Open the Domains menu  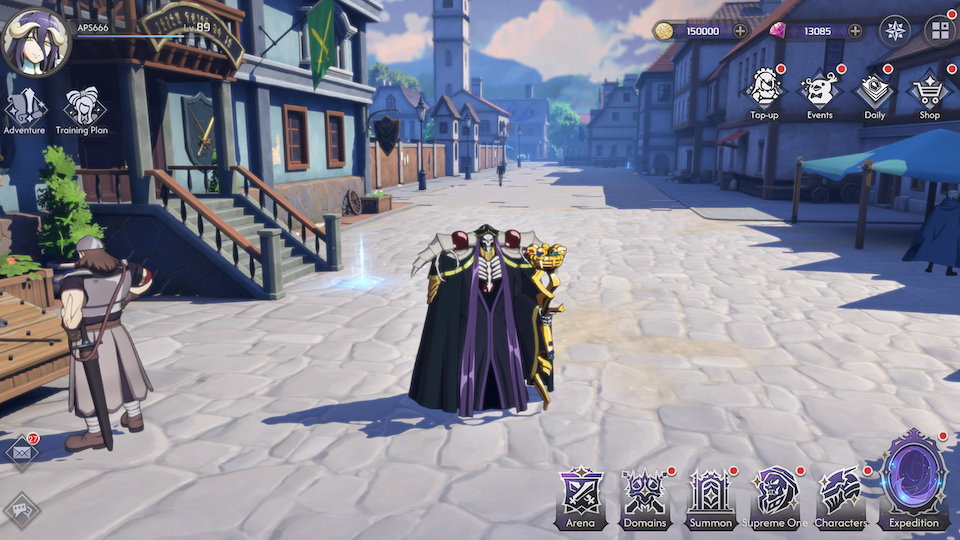point(644,497)
